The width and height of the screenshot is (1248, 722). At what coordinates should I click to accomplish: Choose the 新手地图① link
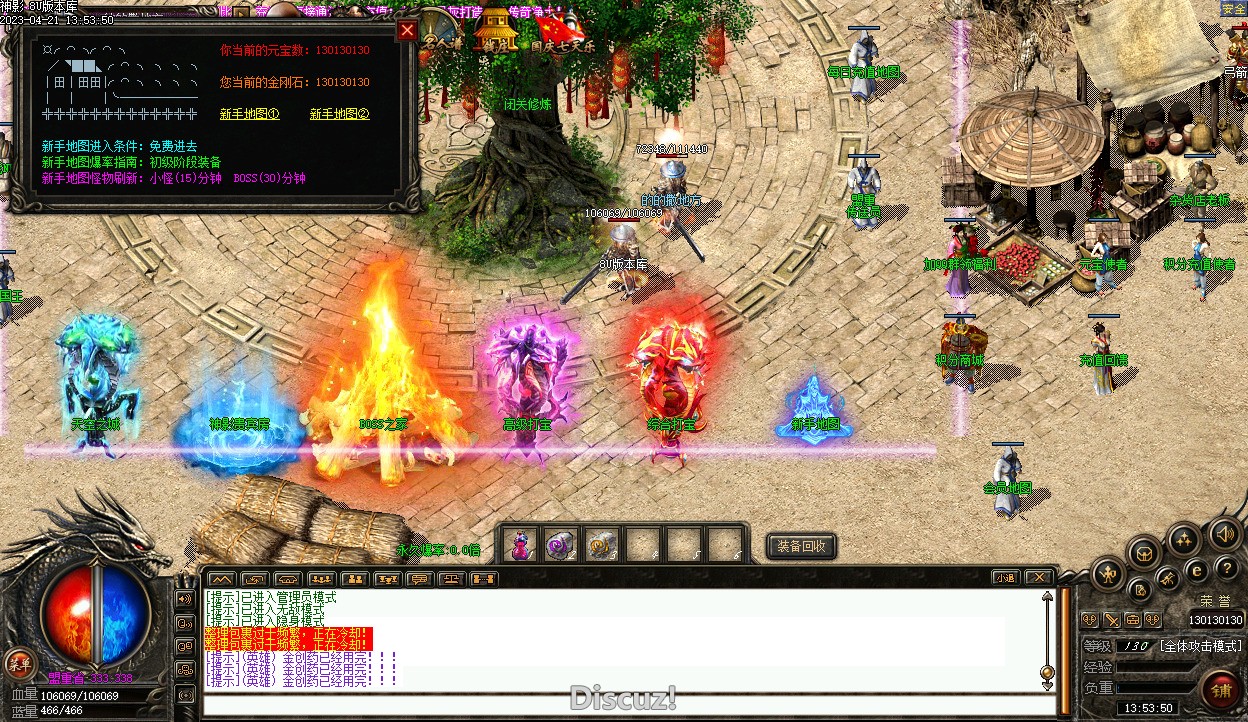(x=249, y=114)
